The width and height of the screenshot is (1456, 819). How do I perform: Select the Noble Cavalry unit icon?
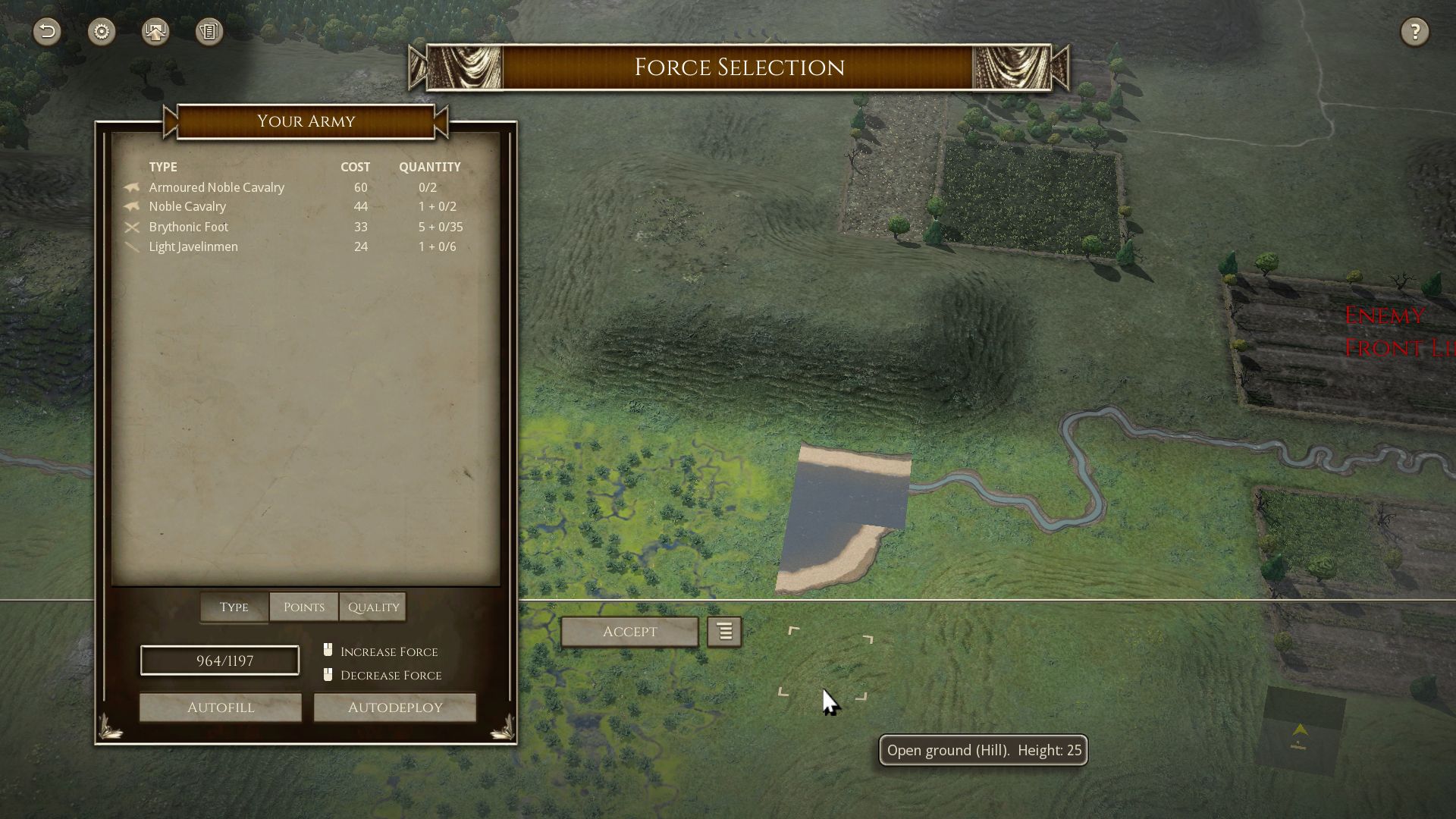[x=132, y=206]
